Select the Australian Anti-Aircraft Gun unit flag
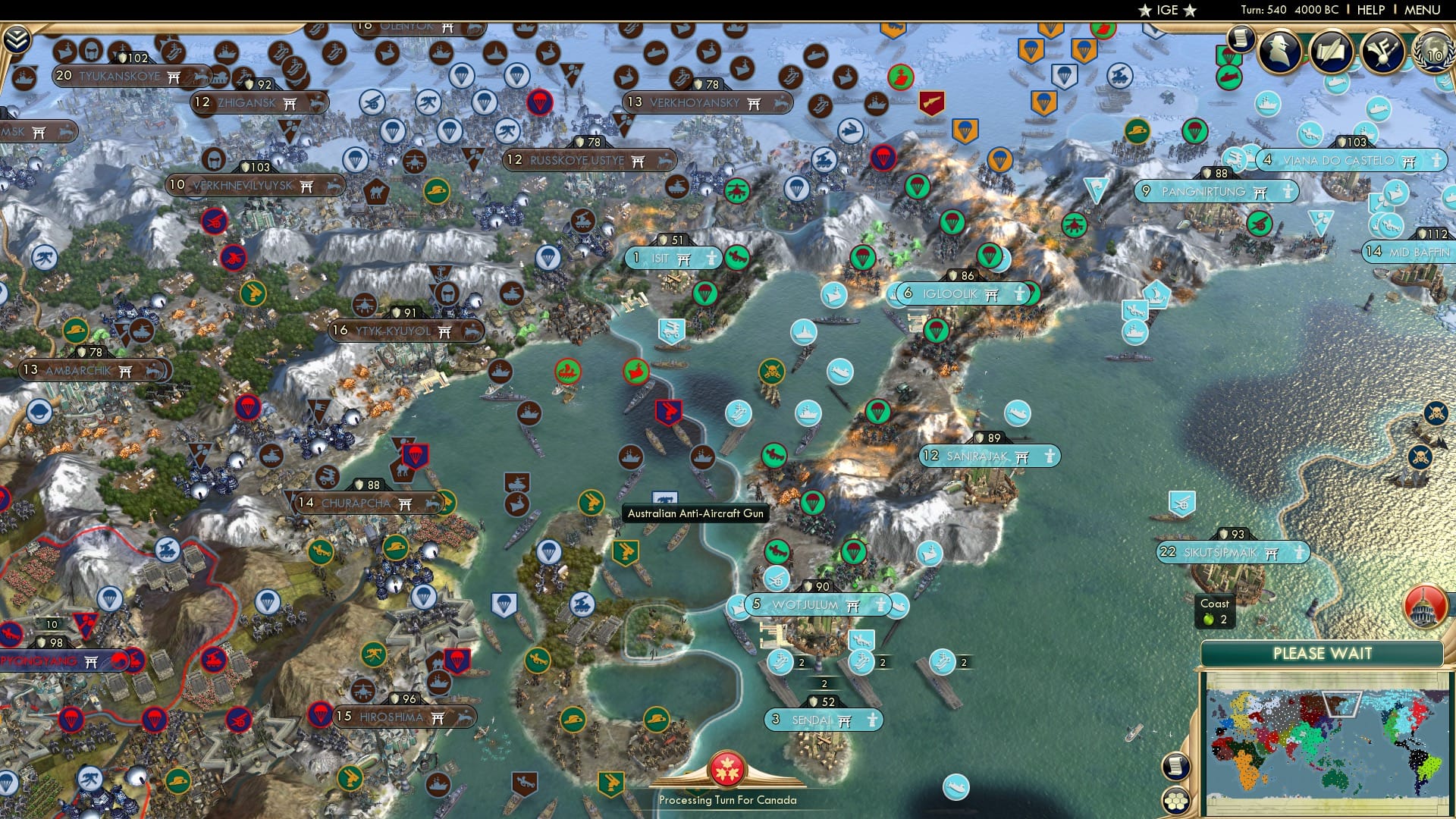This screenshot has width=1456, height=819. 665,497
